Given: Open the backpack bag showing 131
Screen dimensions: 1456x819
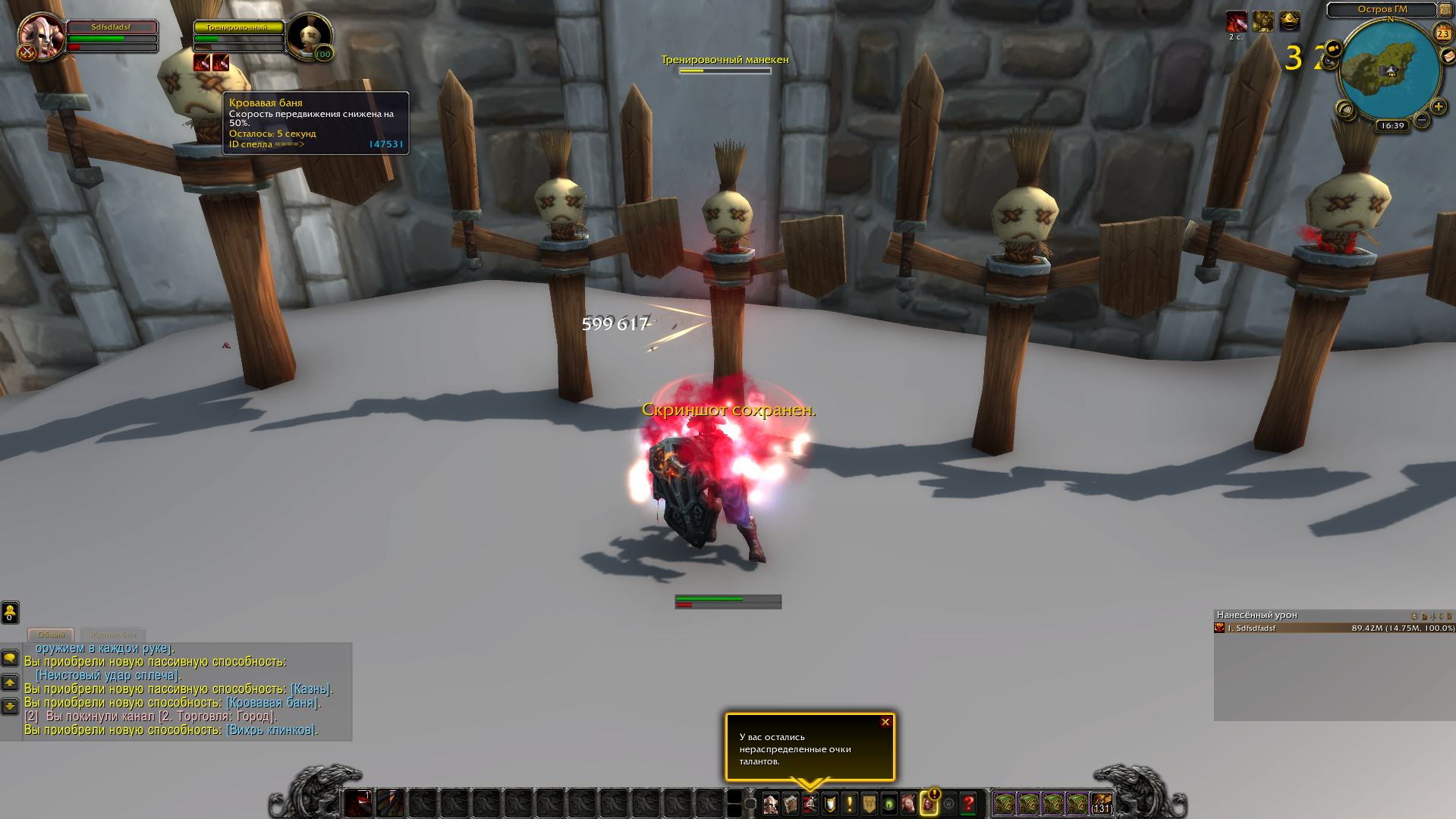Looking at the screenshot, I should (x=1102, y=803).
